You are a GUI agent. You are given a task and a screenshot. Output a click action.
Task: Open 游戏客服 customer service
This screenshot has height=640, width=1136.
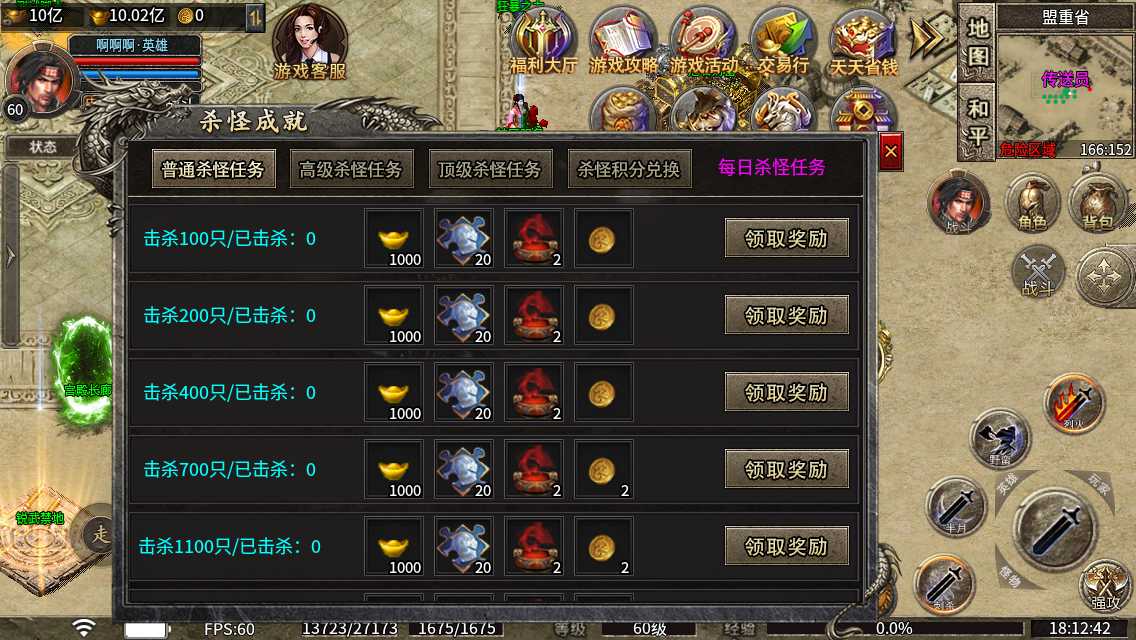tap(310, 42)
